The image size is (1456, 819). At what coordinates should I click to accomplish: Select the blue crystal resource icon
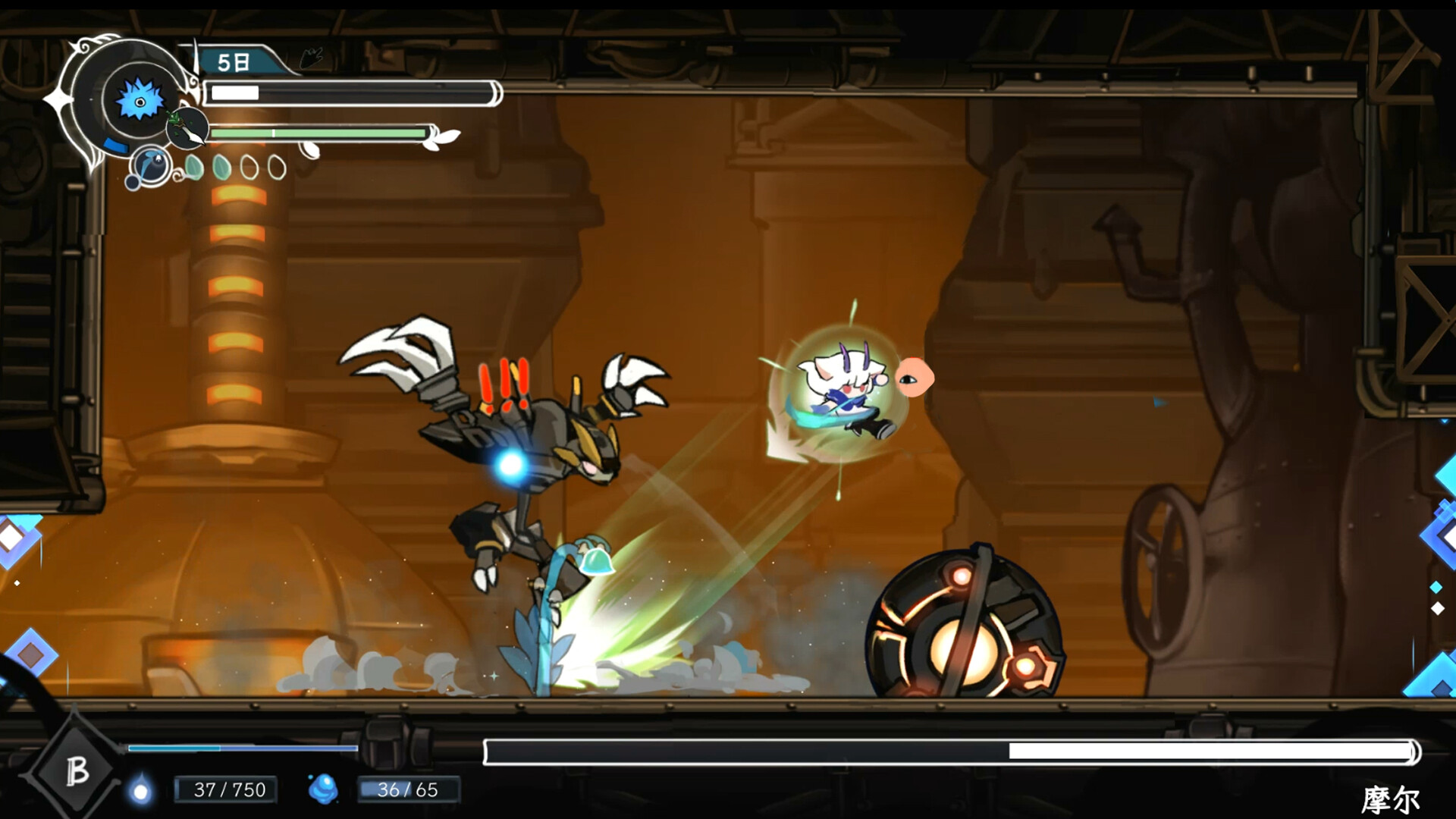[323, 789]
